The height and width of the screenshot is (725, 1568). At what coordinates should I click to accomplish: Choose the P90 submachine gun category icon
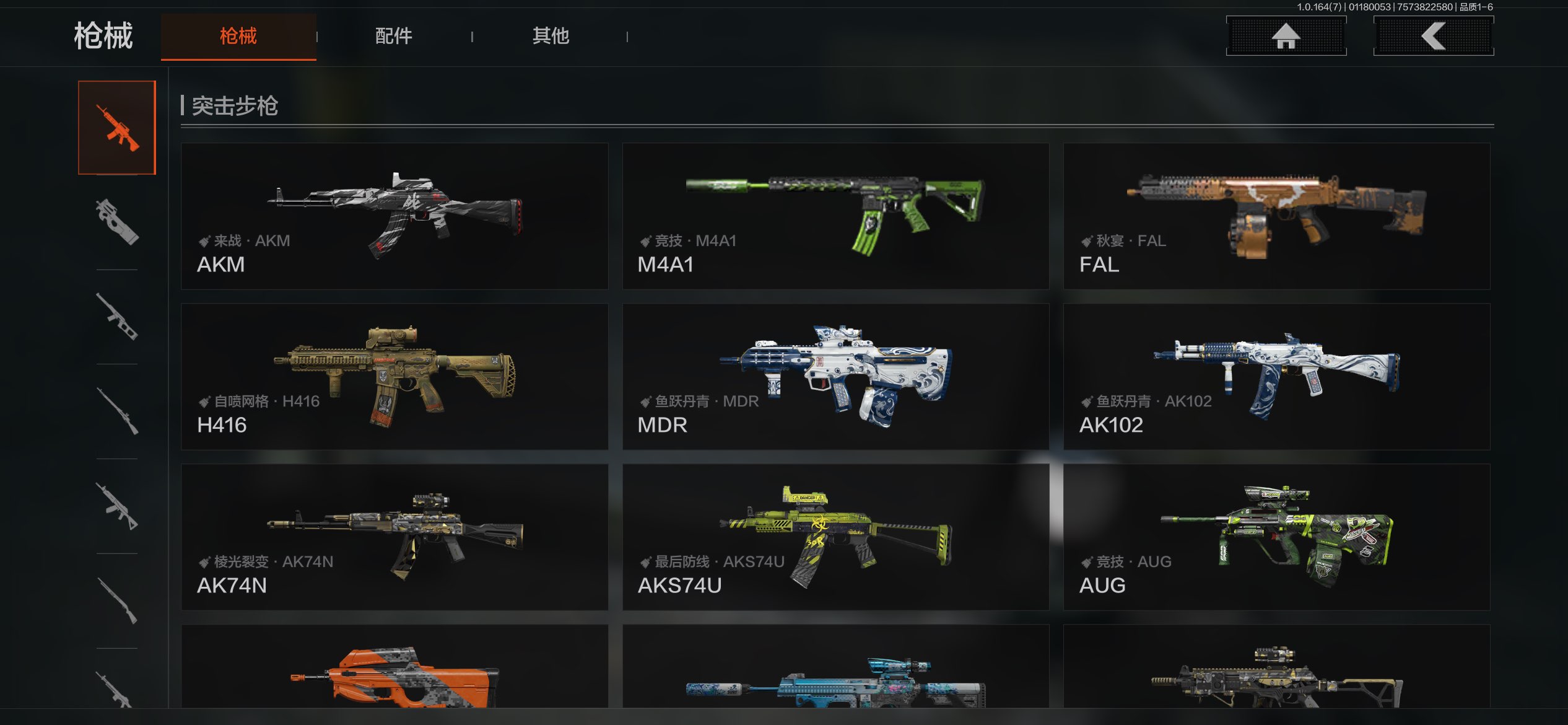pos(117,222)
